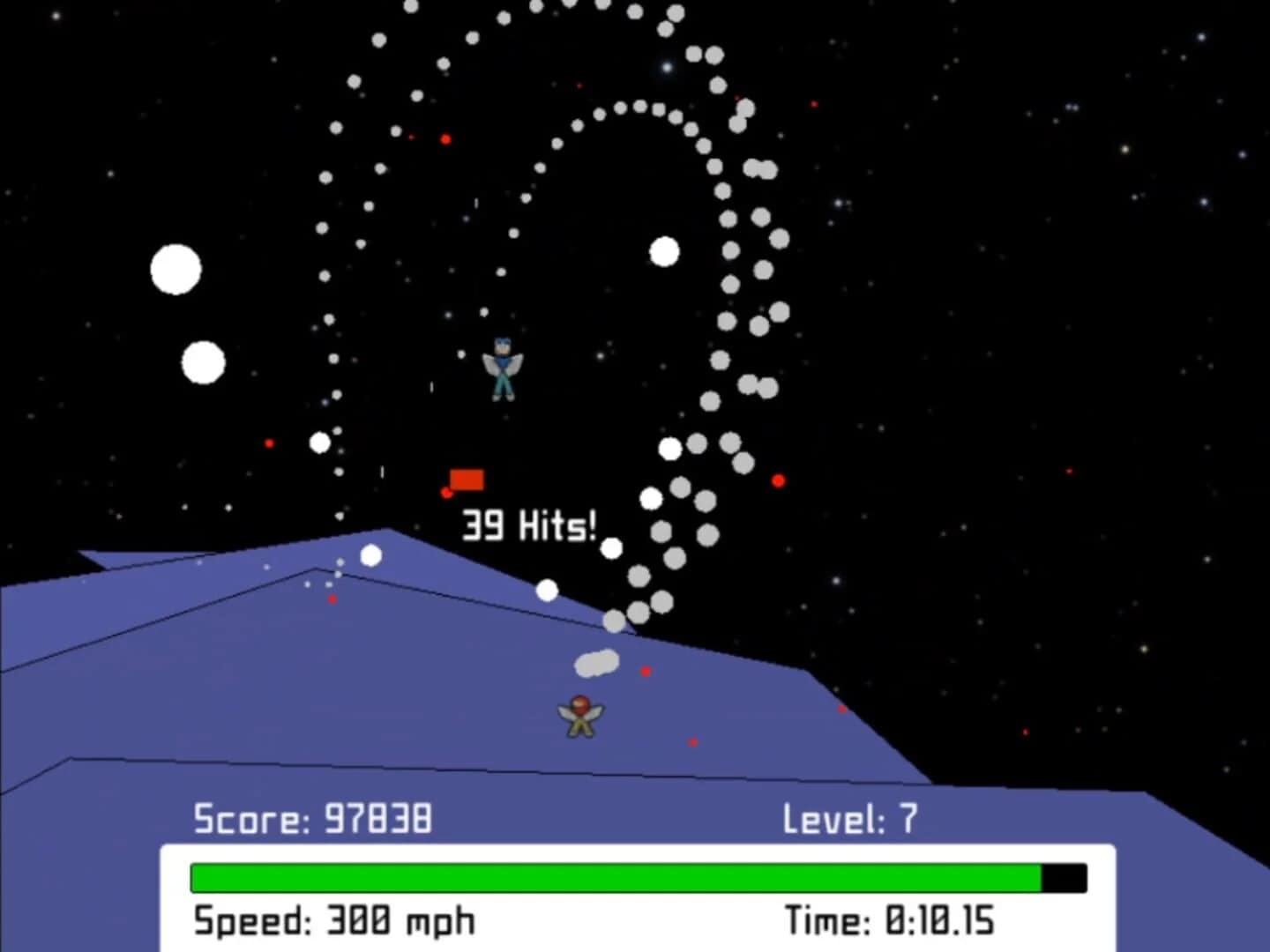The image size is (1270, 952).
Task: Click the big white bullet near the spiral's center
Action: [662, 252]
